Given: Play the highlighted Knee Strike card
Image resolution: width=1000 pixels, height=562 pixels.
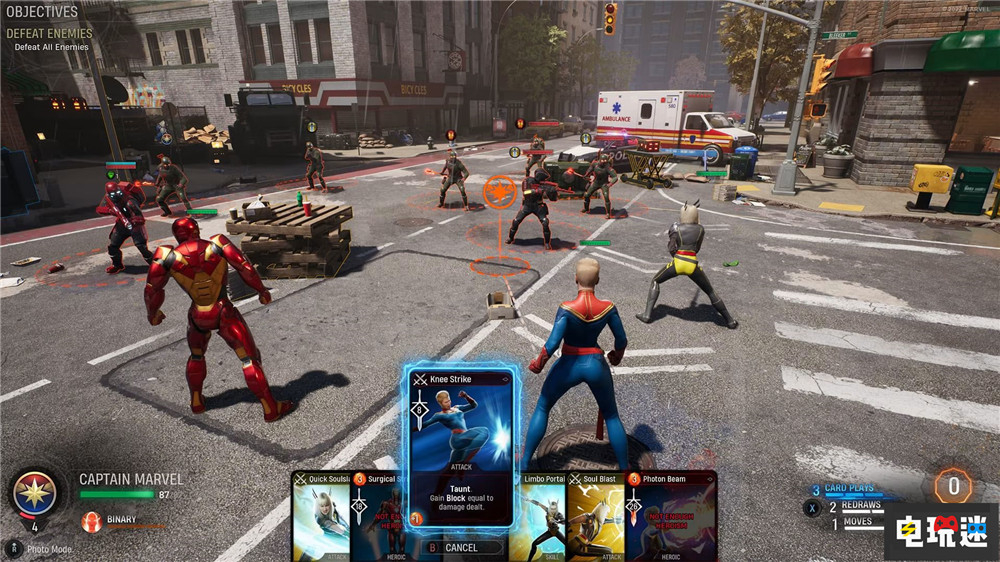Looking at the screenshot, I should point(460,447).
